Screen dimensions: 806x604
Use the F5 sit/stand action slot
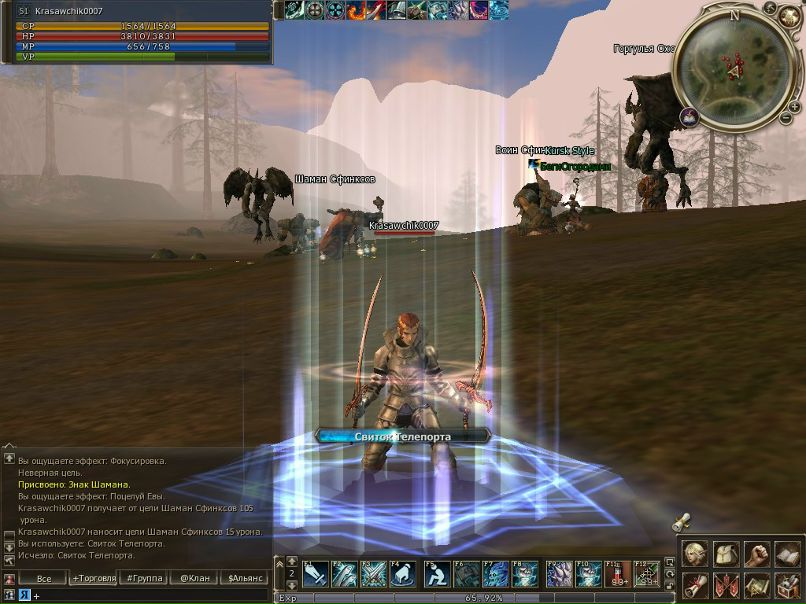click(437, 574)
